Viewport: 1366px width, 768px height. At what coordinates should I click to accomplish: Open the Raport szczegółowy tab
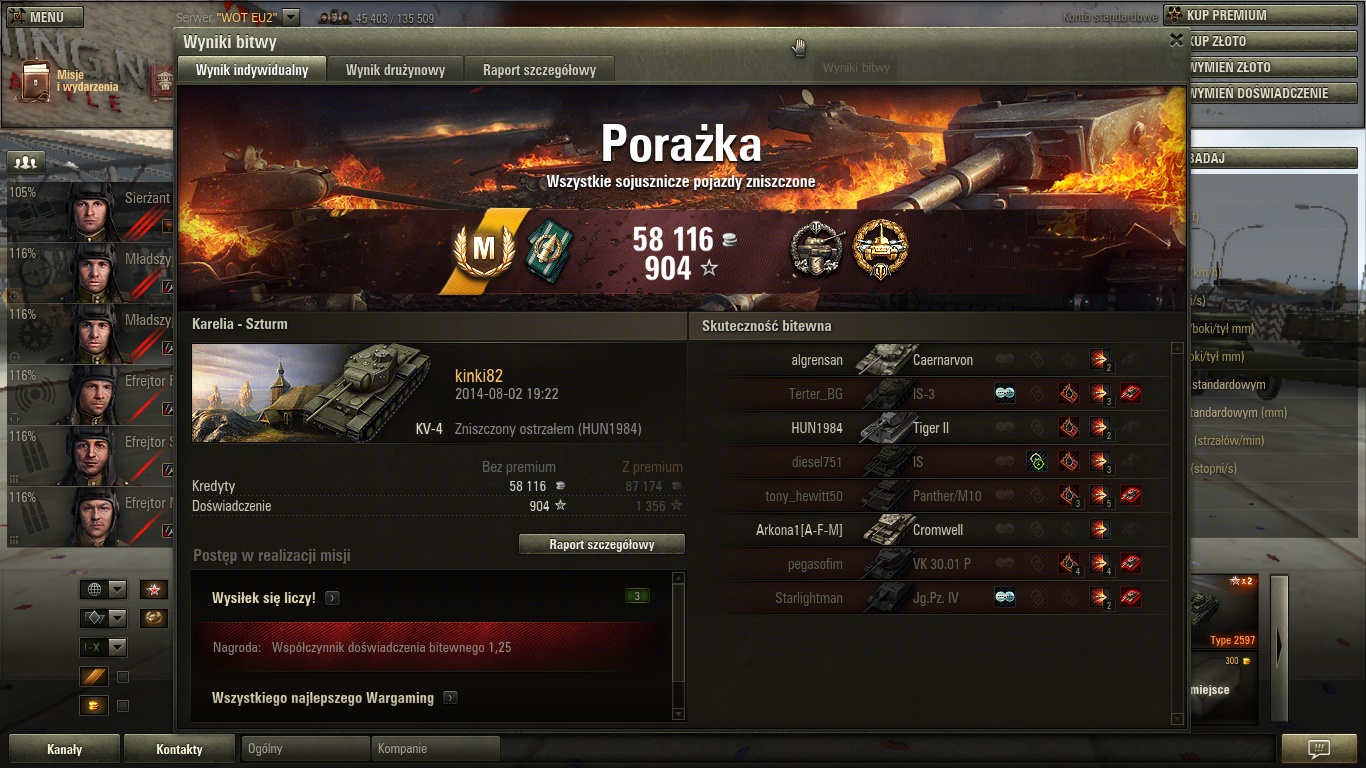[539, 70]
